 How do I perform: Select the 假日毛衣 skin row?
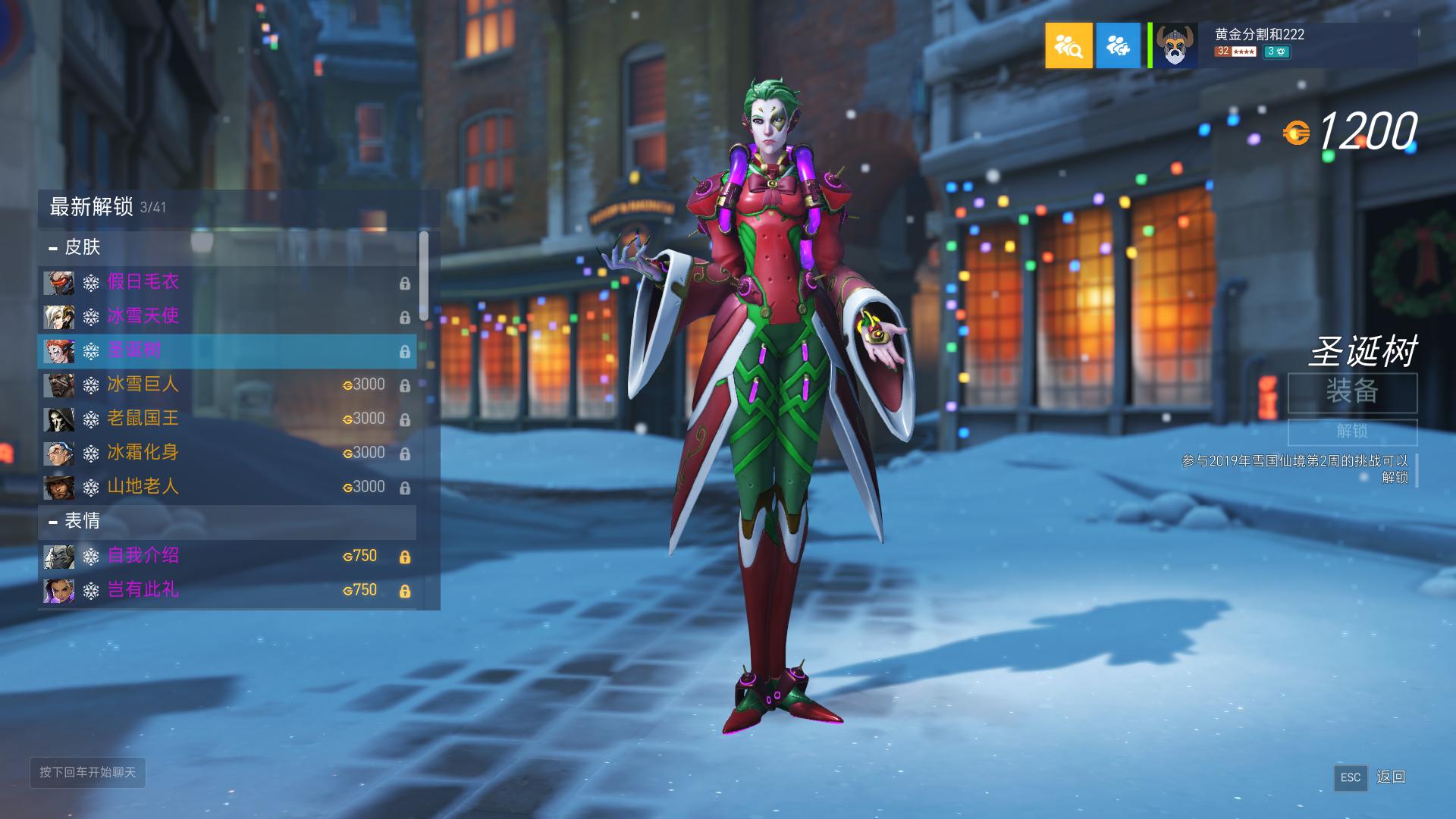pos(227,283)
